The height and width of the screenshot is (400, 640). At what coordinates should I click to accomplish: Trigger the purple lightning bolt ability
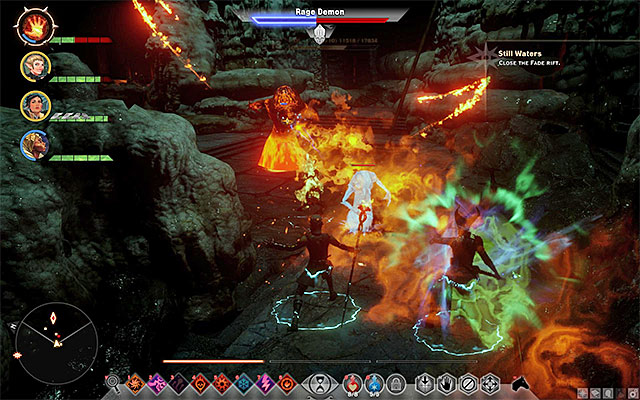click(x=265, y=381)
